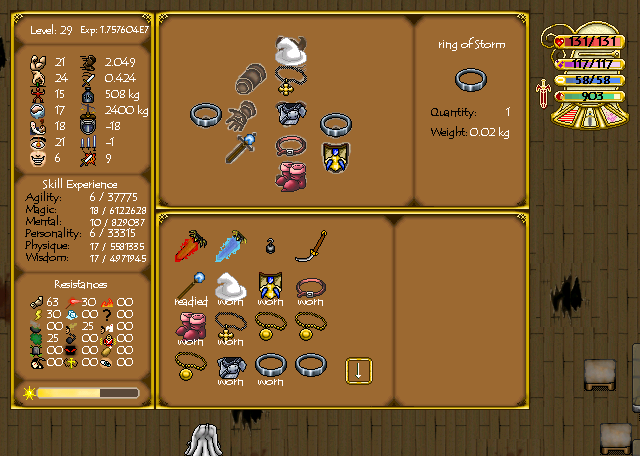
Task: Click the equipped red boots slot
Action: tap(290, 174)
